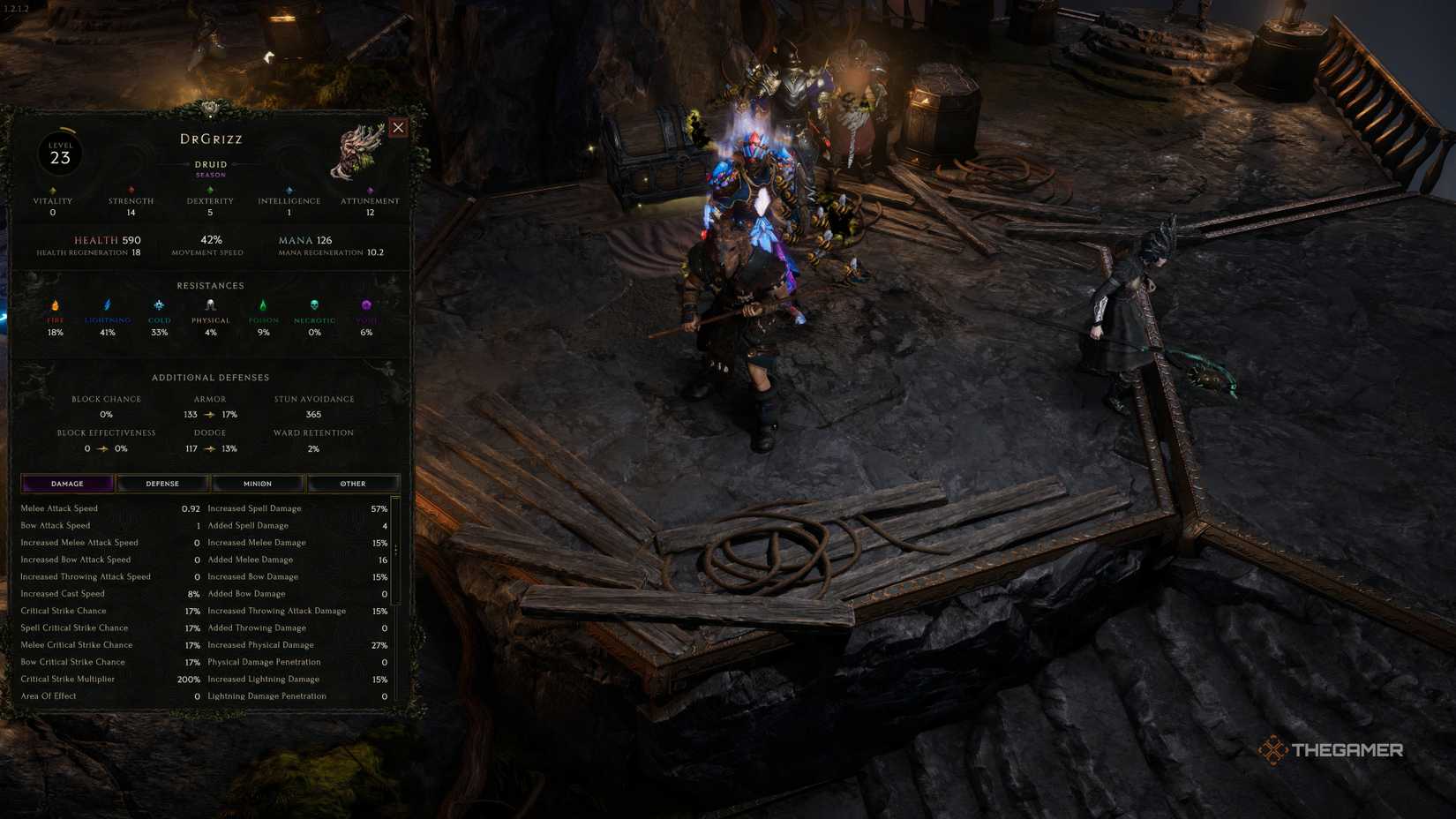Click the Dexterity stat icon

[210, 189]
